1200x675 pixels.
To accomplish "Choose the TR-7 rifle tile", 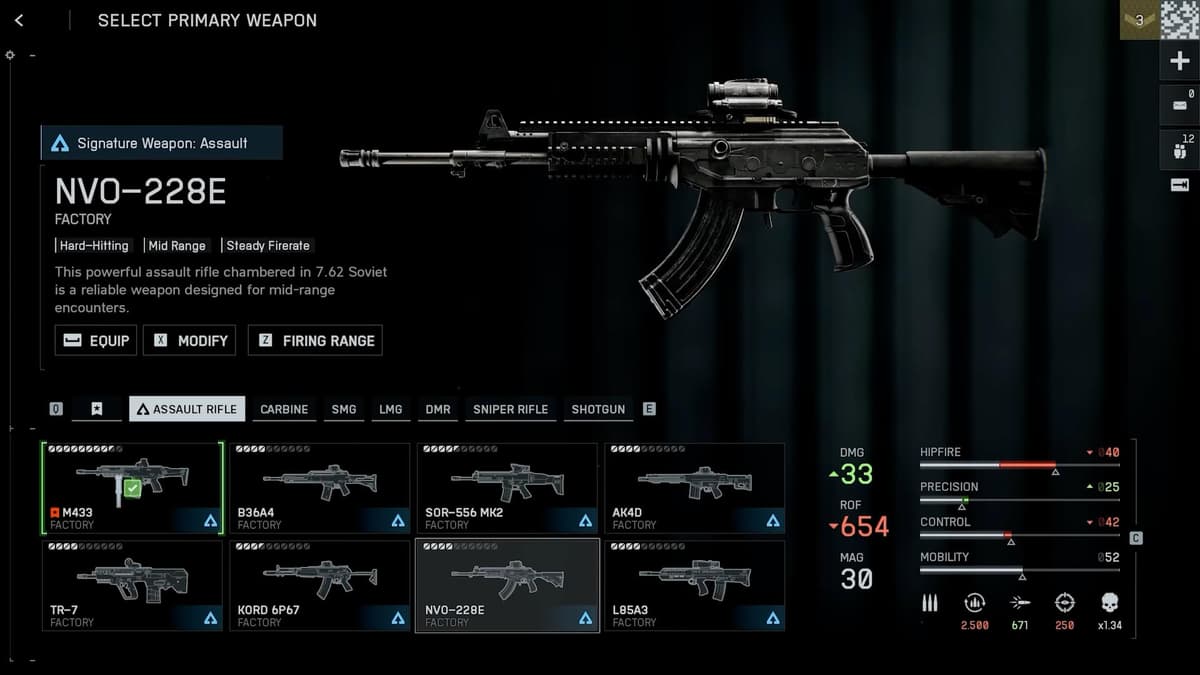I will tap(132, 585).
